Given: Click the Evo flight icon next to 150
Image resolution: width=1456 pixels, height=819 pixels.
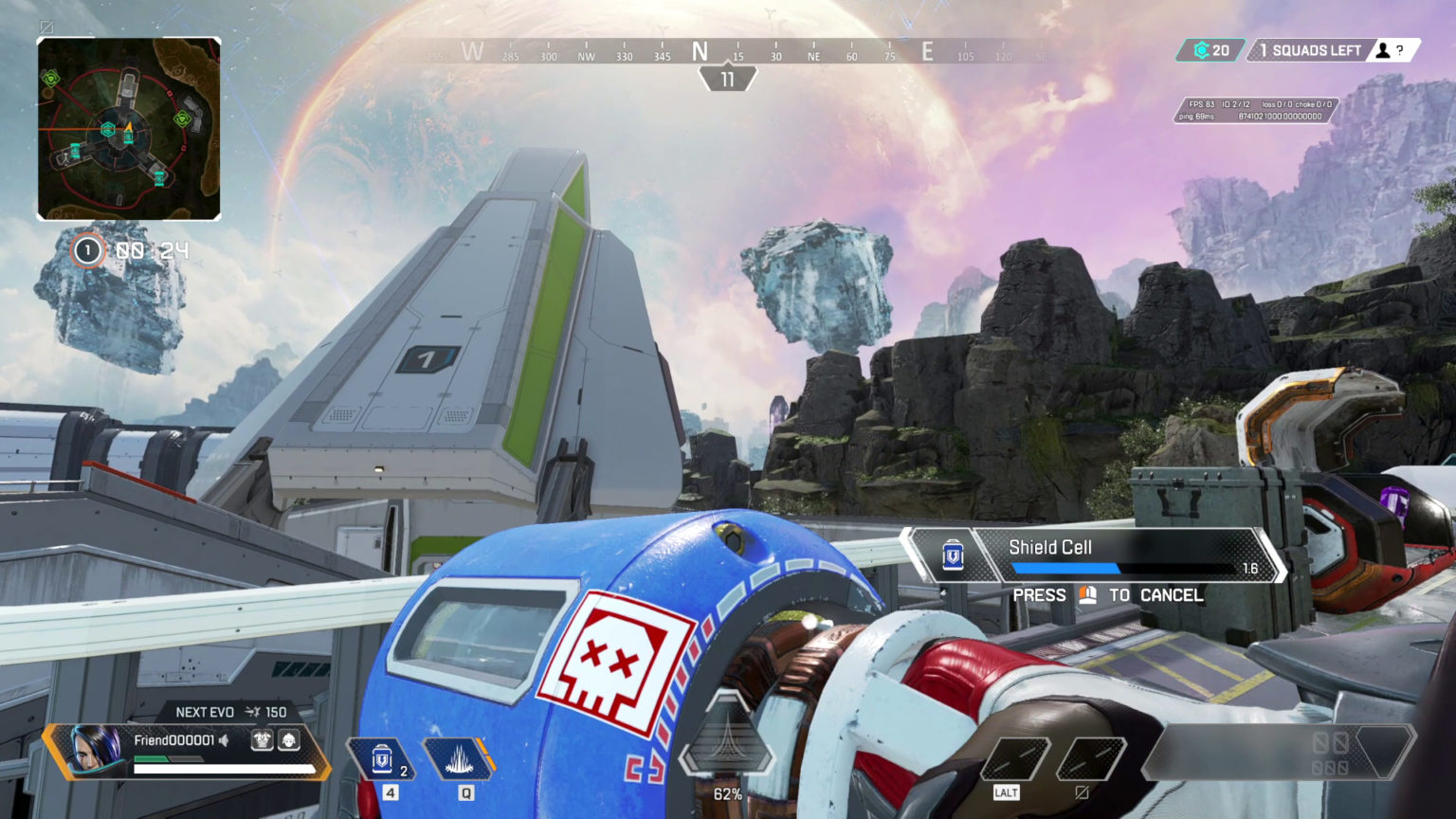Looking at the screenshot, I should pos(254,711).
